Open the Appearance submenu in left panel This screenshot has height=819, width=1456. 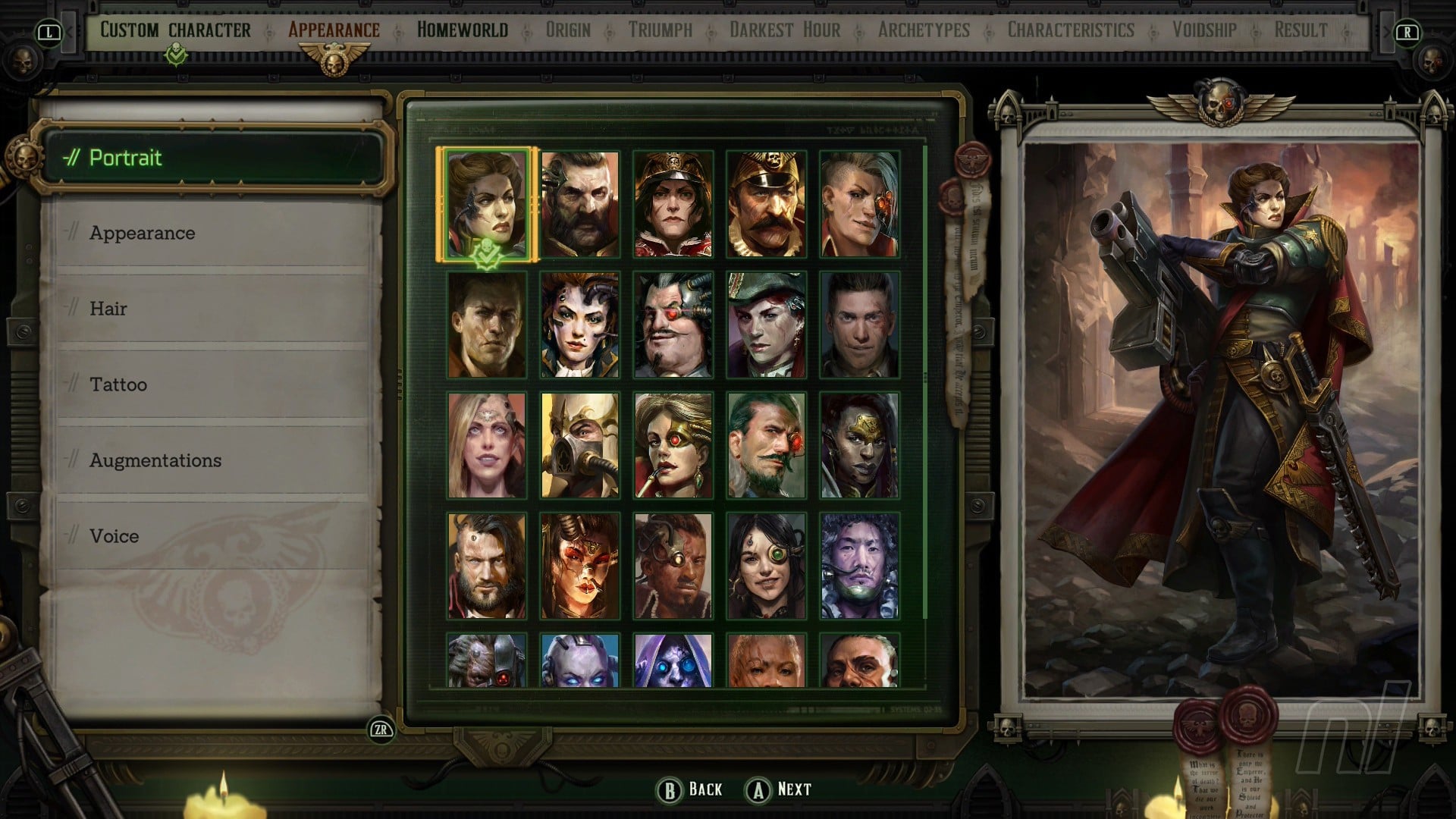tap(143, 233)
